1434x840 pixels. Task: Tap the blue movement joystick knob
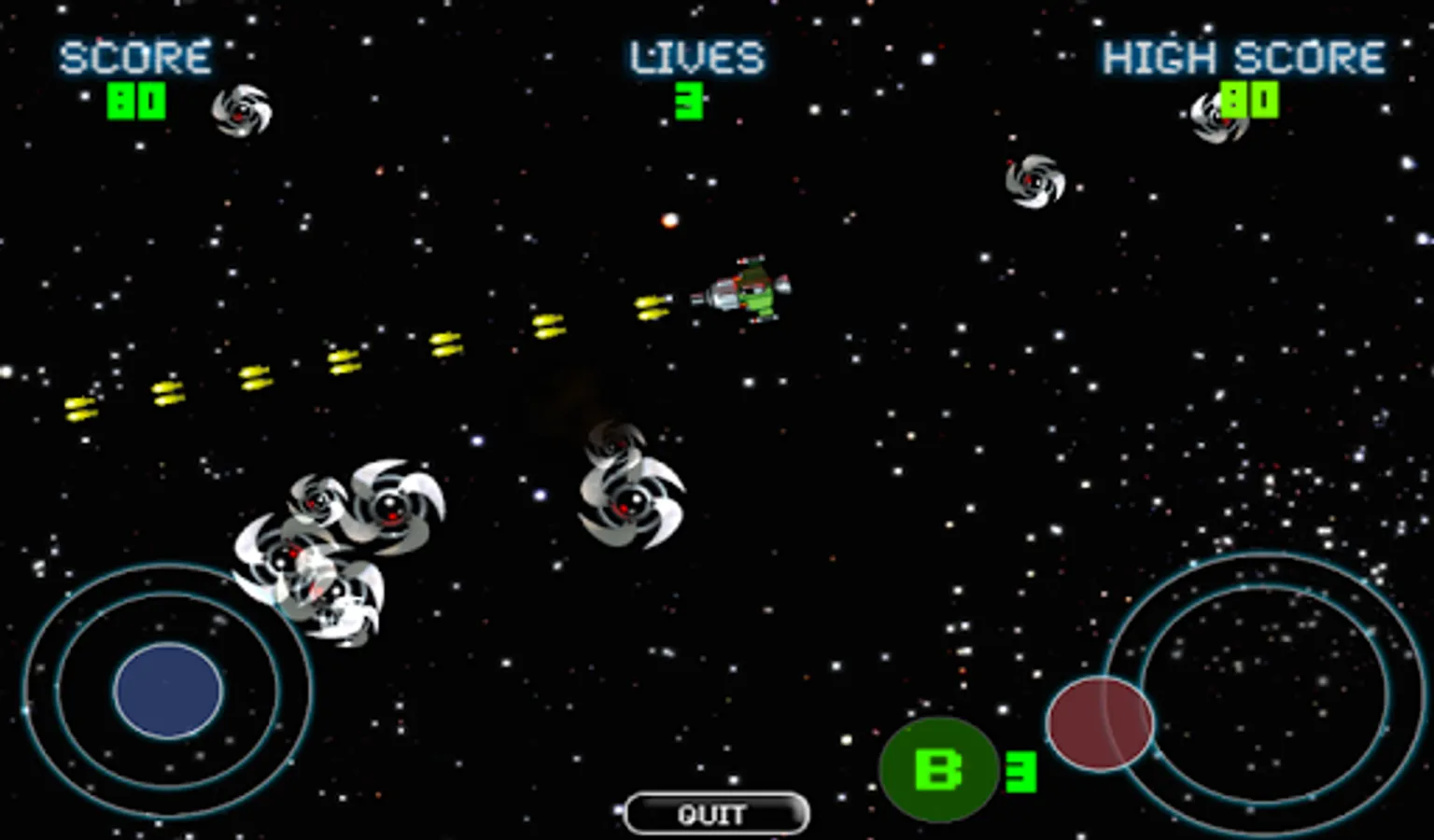coord(168,691)
